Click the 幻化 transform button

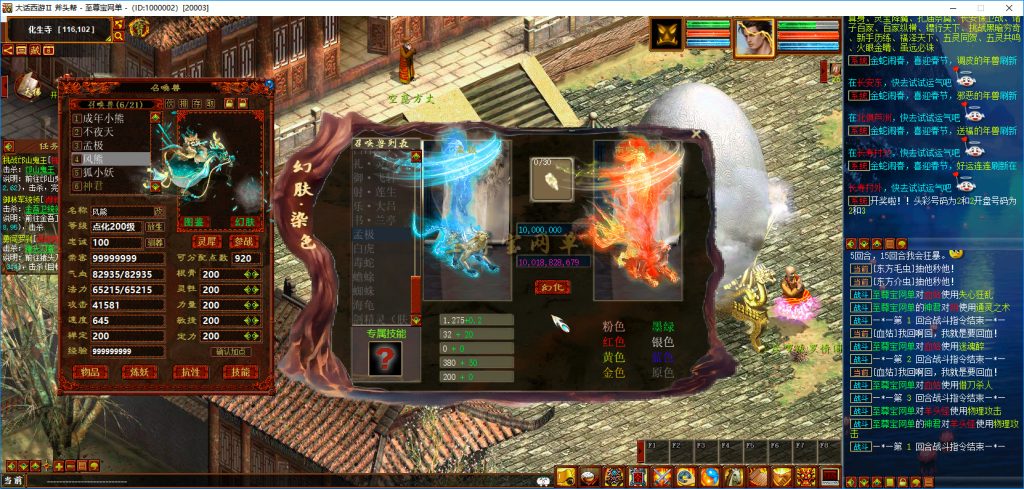[552, 286]
